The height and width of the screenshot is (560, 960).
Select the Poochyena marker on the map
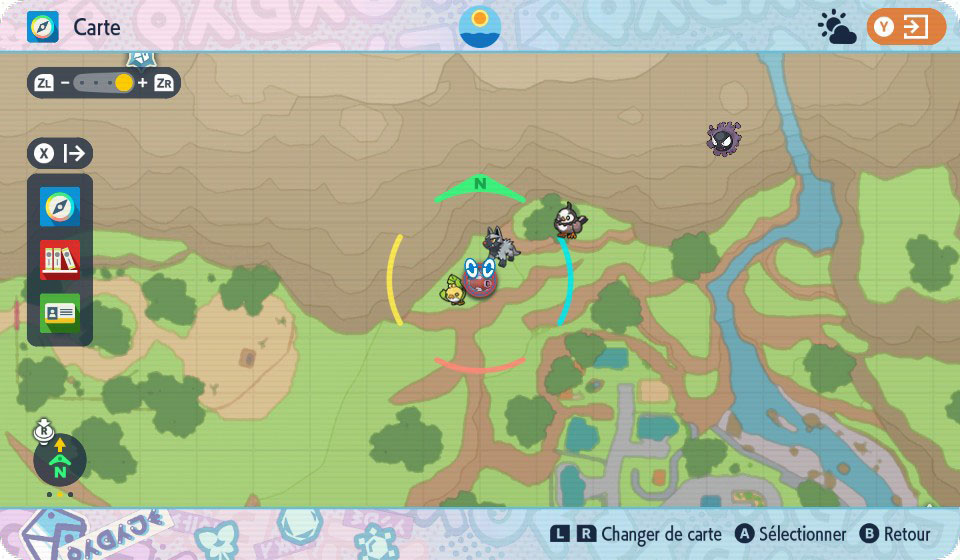(x=497, y=244)
